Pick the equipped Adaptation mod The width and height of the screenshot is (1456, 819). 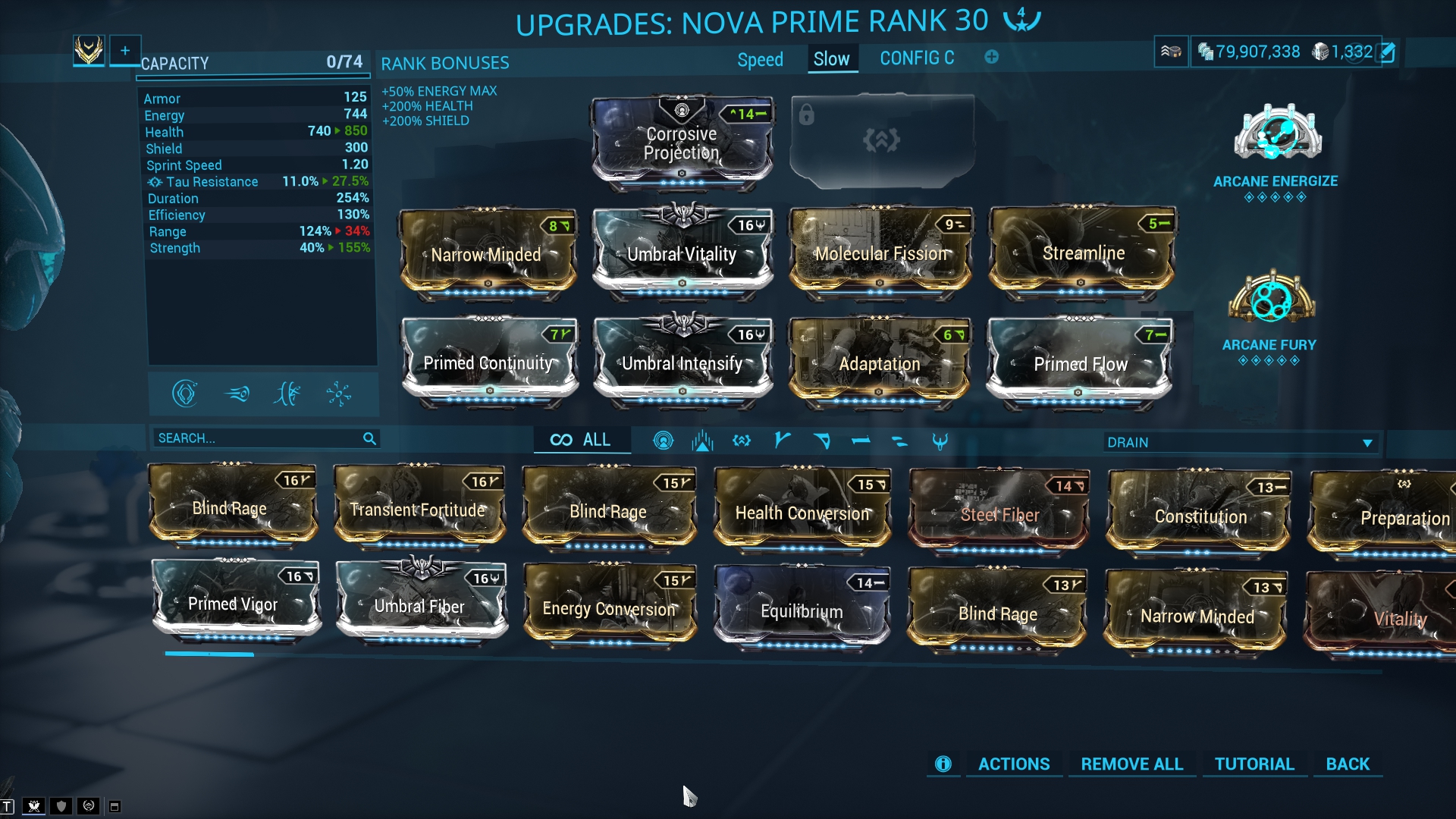(x=880, y=364)
